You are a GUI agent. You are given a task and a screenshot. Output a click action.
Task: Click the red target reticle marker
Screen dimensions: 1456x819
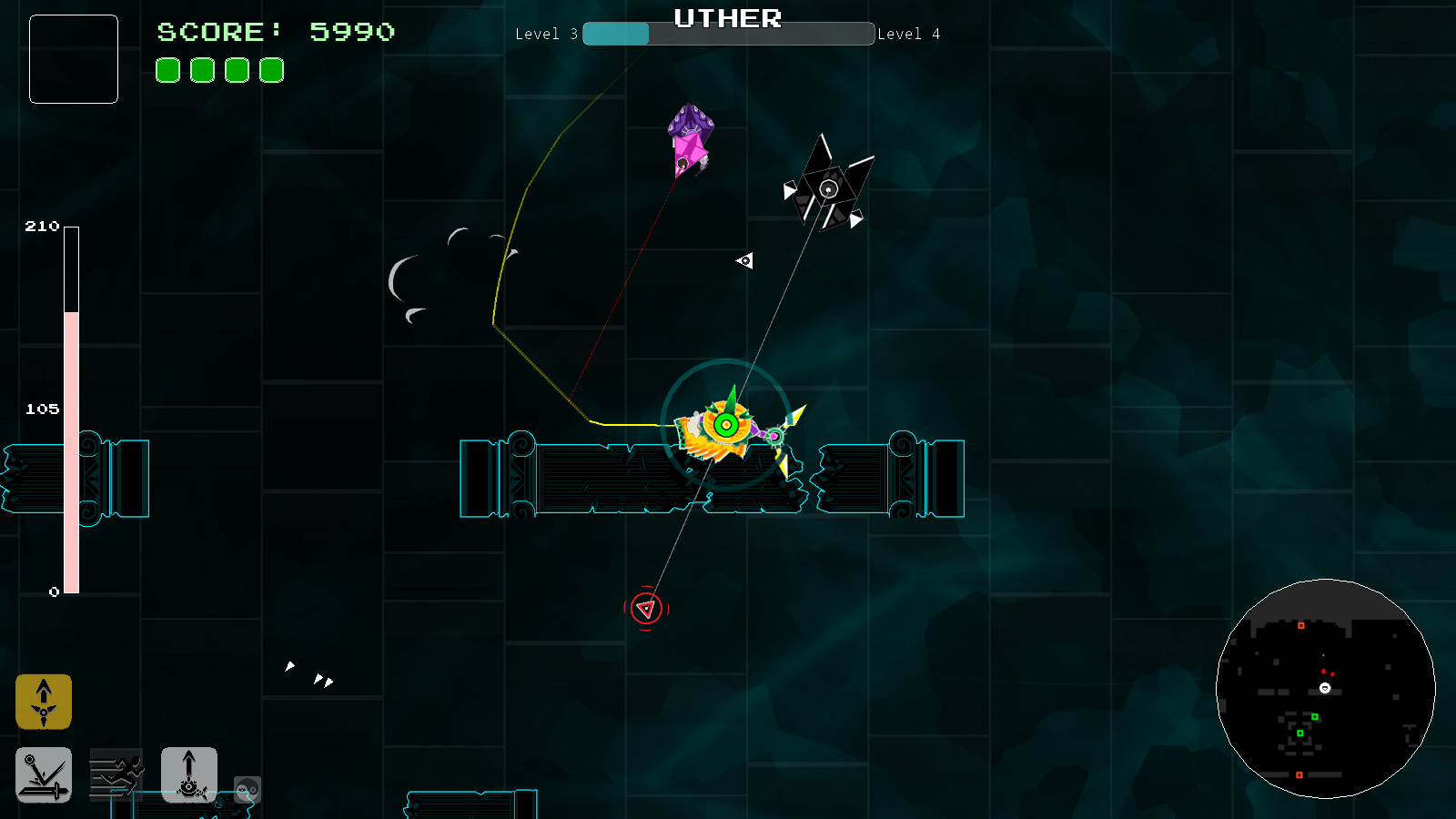coord(646,607)
